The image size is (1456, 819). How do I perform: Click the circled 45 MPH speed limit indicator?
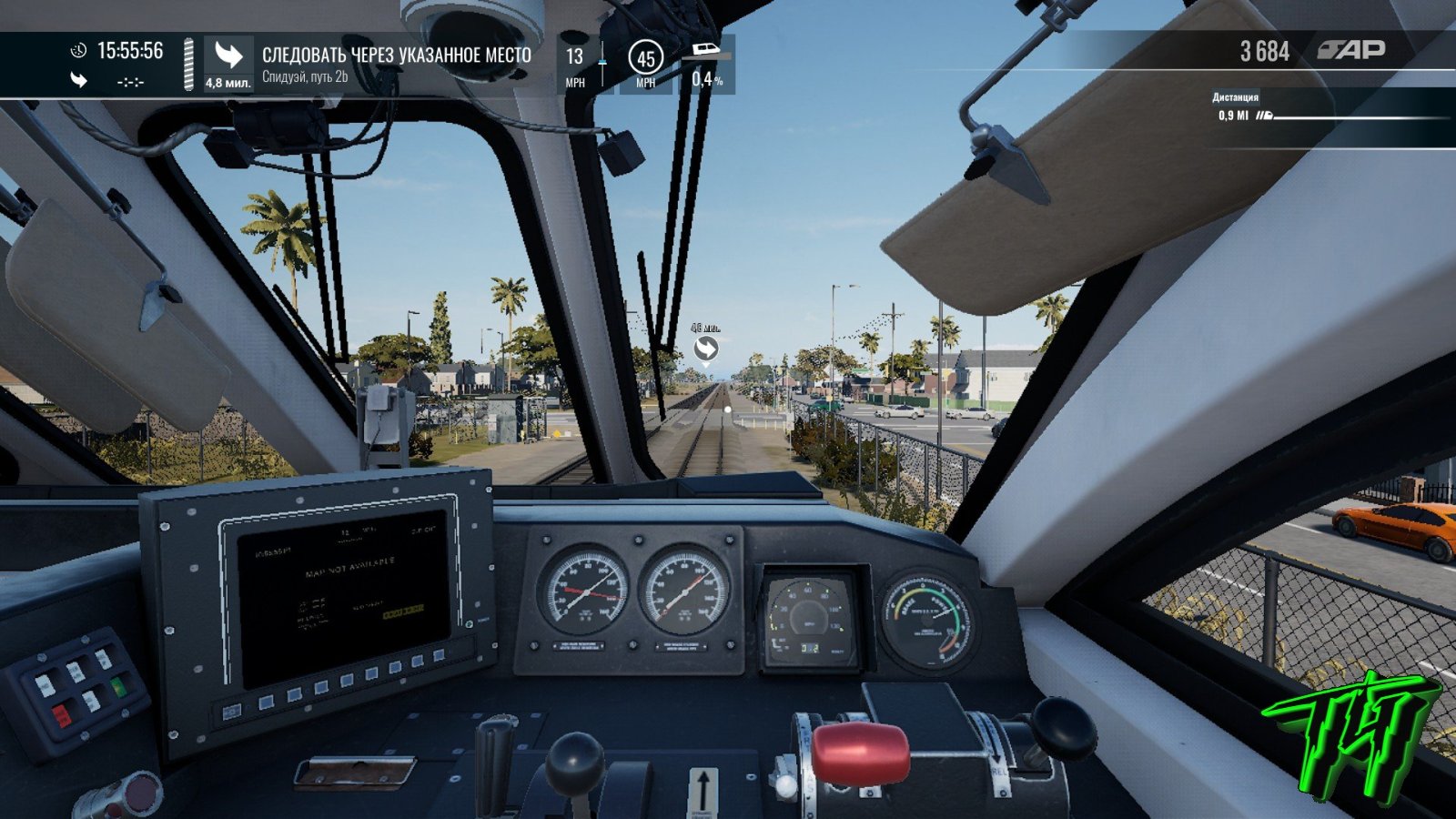[x=645, y=58]
